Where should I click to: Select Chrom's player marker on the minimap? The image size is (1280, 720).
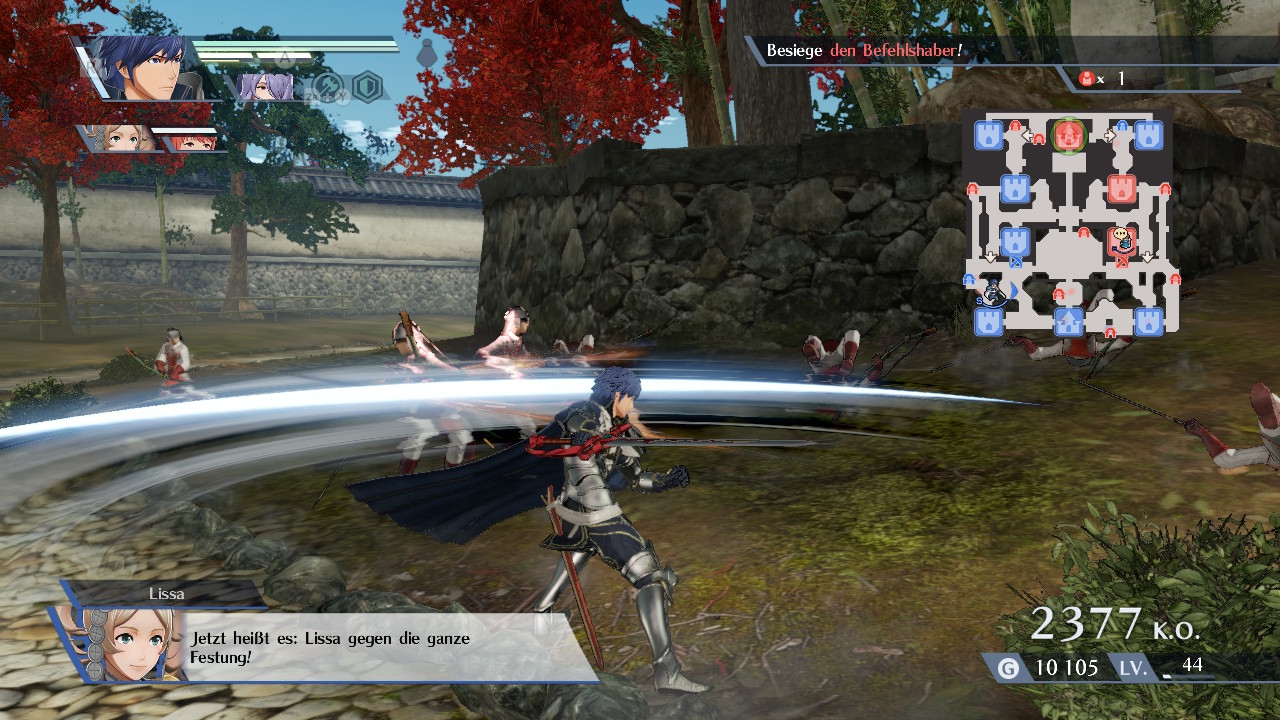[x=993, y=292]
